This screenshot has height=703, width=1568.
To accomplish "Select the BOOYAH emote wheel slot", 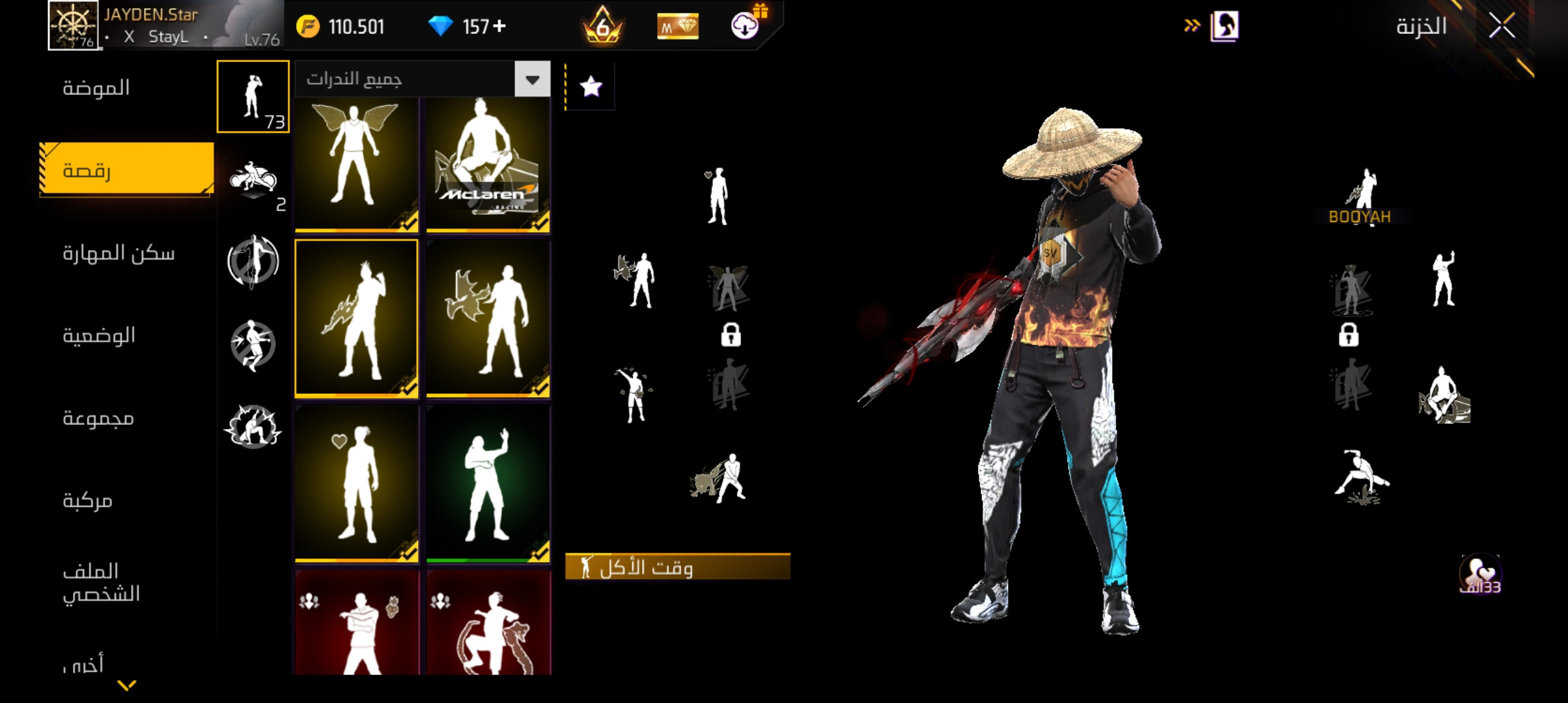I will pyautogui.click(x=1360, y=195).
